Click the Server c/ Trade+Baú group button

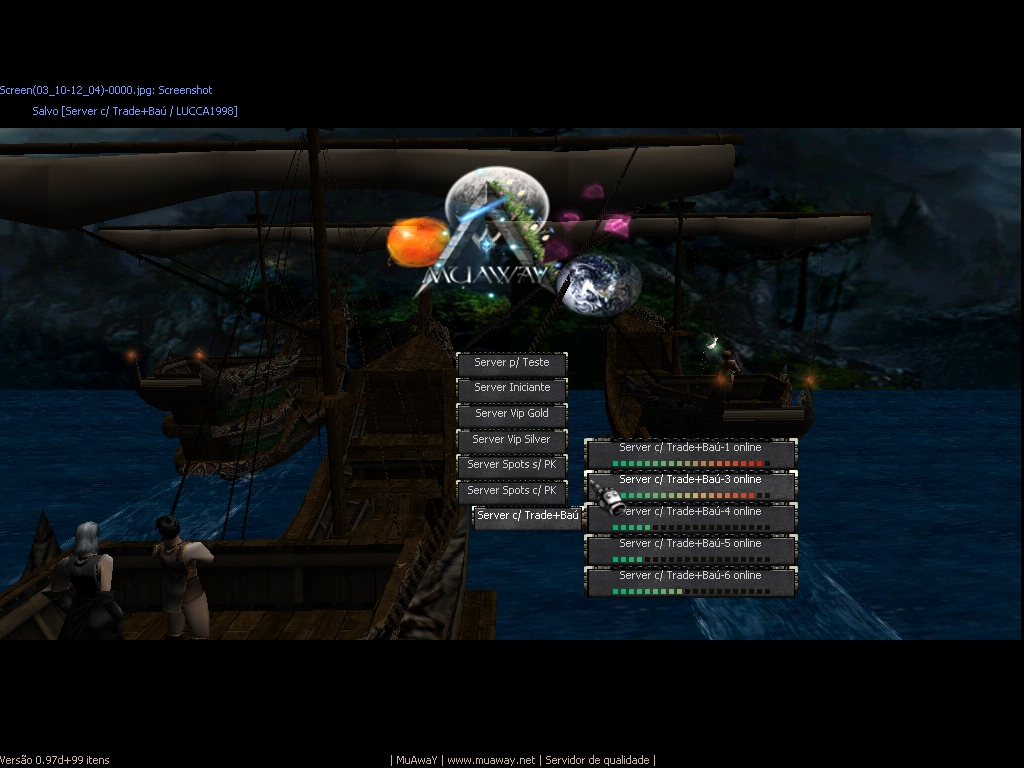pos(527,517)
